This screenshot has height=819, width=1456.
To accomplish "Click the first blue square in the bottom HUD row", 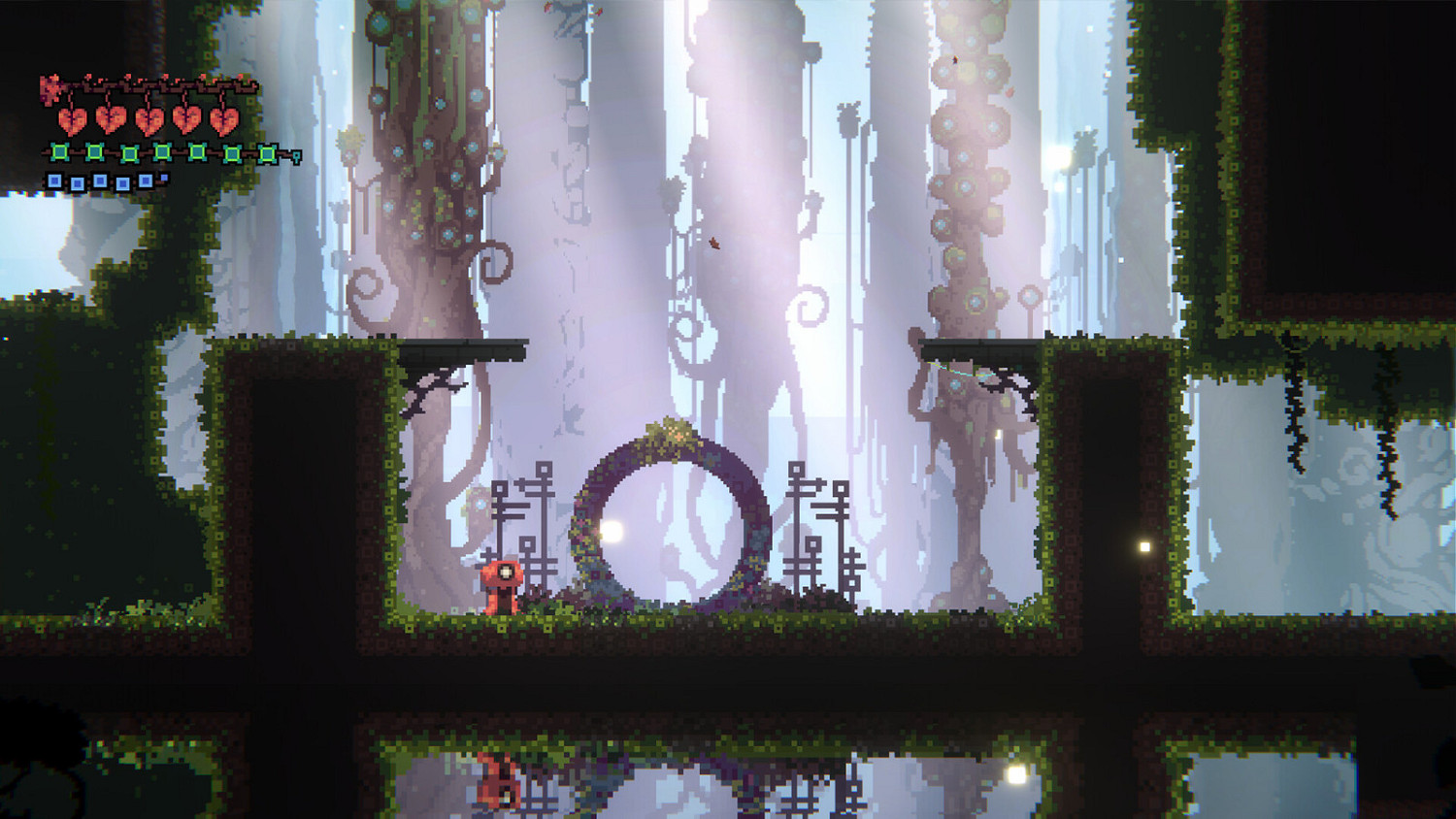I will [55, 181].
